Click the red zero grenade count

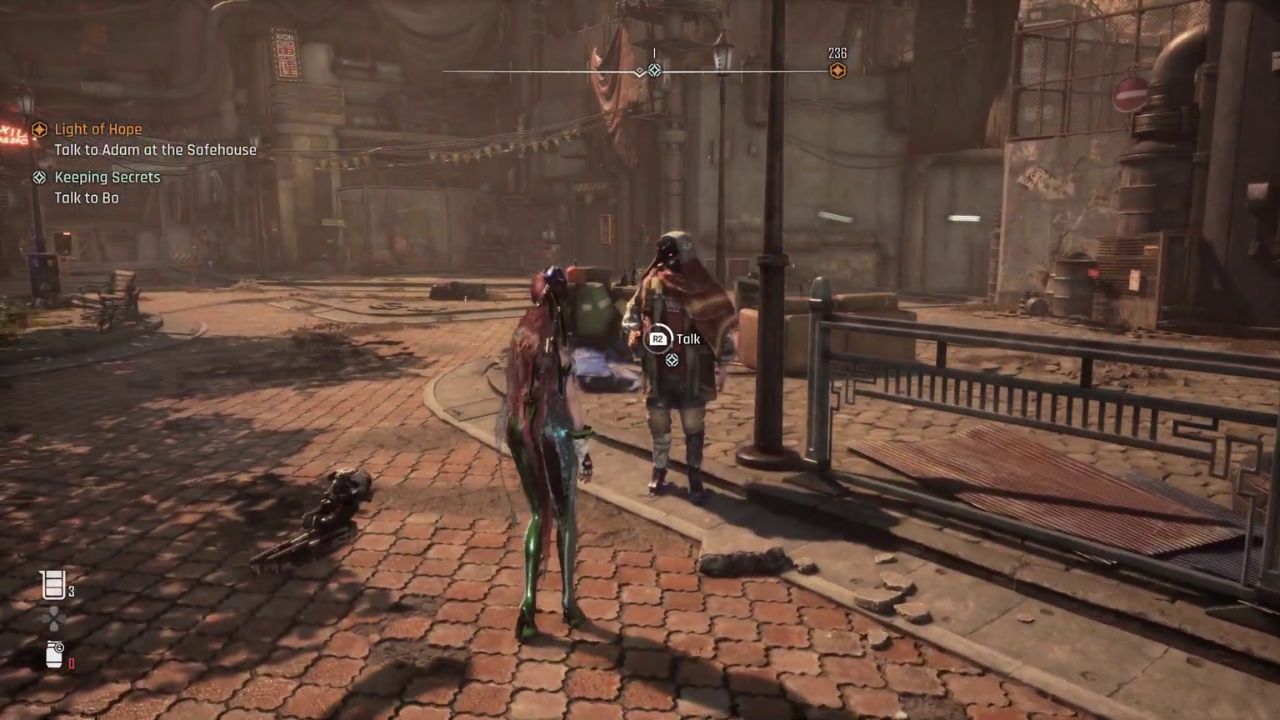71,662
